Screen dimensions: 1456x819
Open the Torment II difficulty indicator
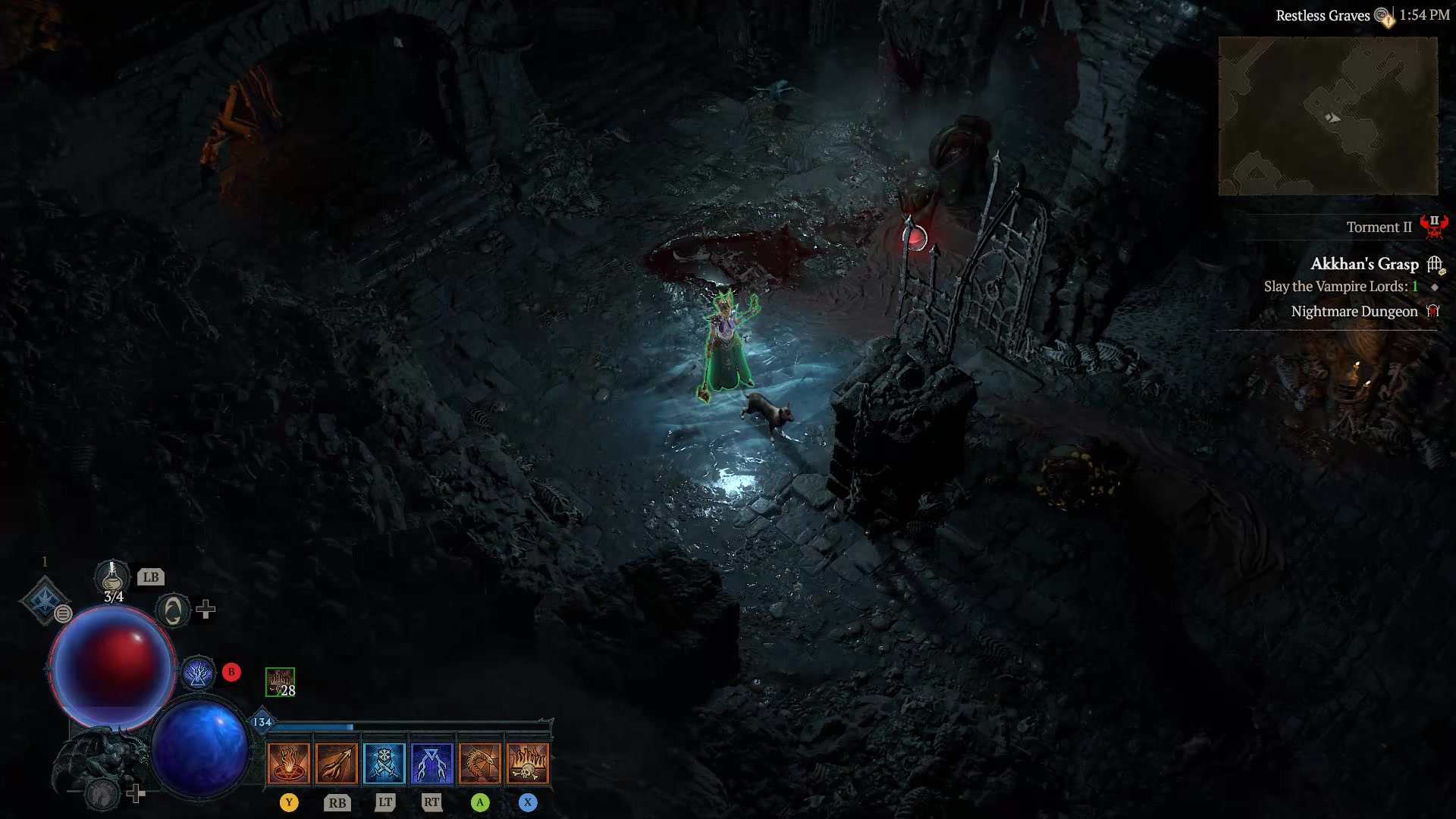(1379, 227)
